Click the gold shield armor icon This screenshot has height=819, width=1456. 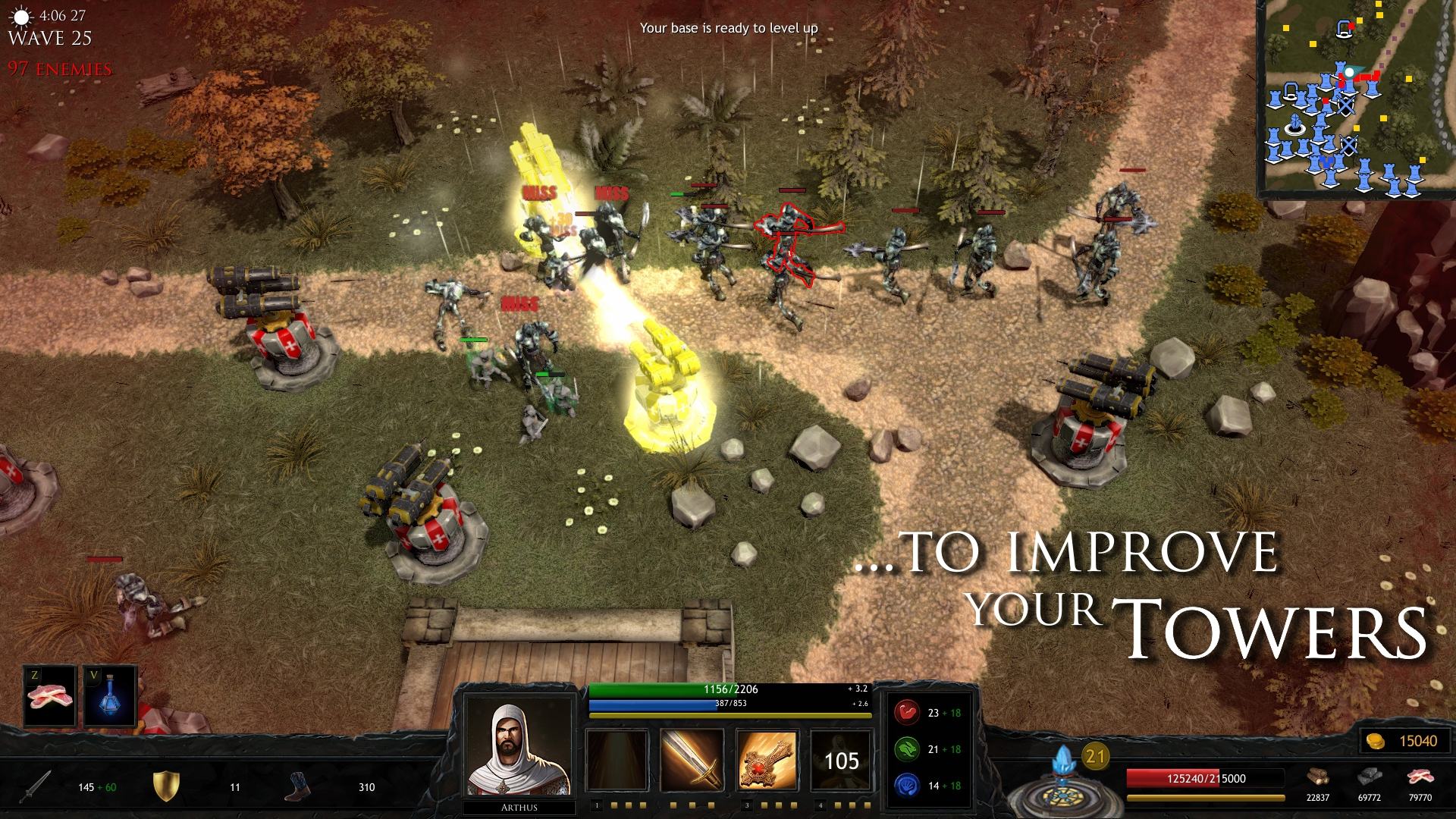pyautogui.click(x=165, y=786)
